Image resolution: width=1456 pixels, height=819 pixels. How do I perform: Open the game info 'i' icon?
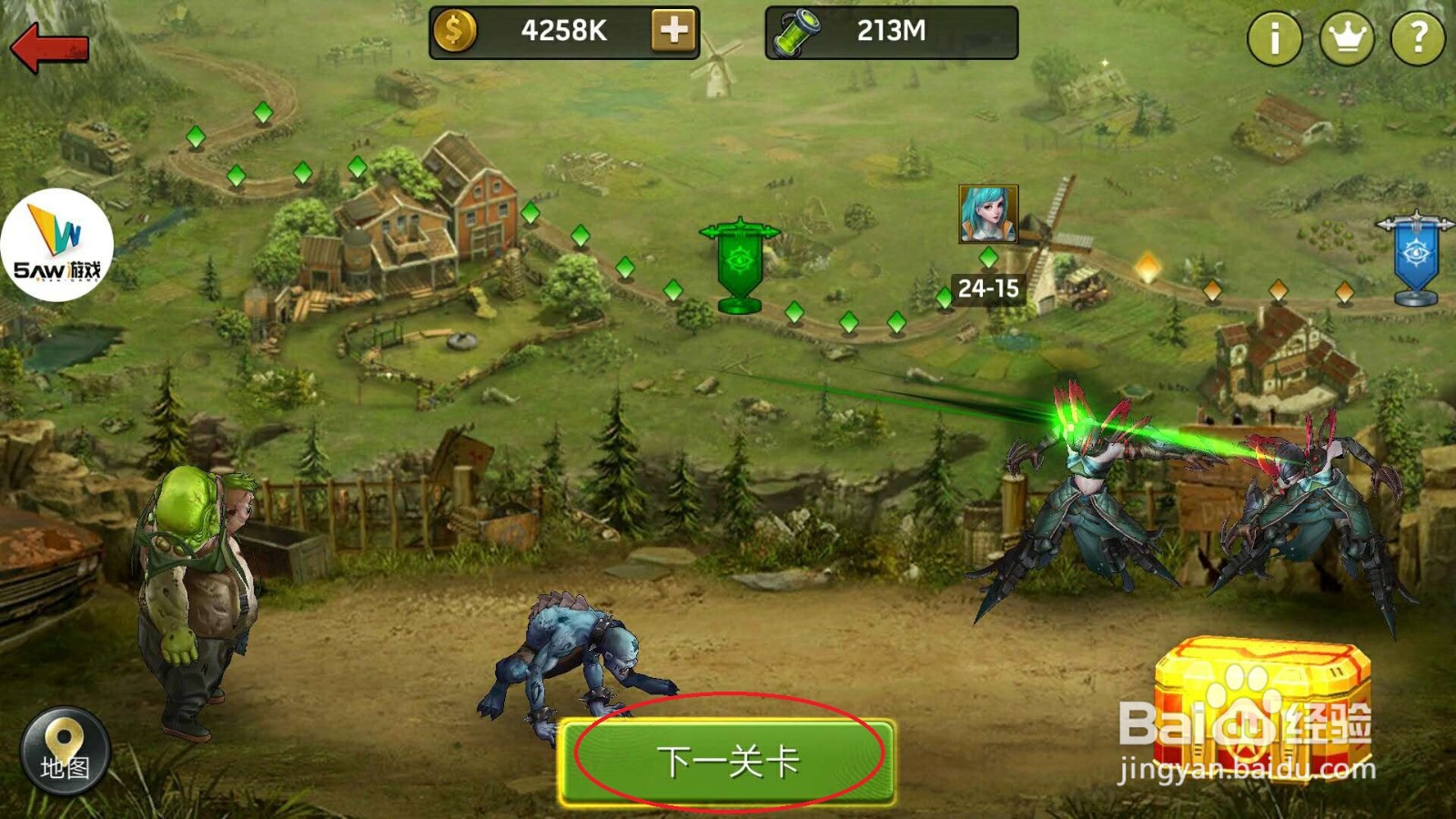click(x=1276, y=36)
